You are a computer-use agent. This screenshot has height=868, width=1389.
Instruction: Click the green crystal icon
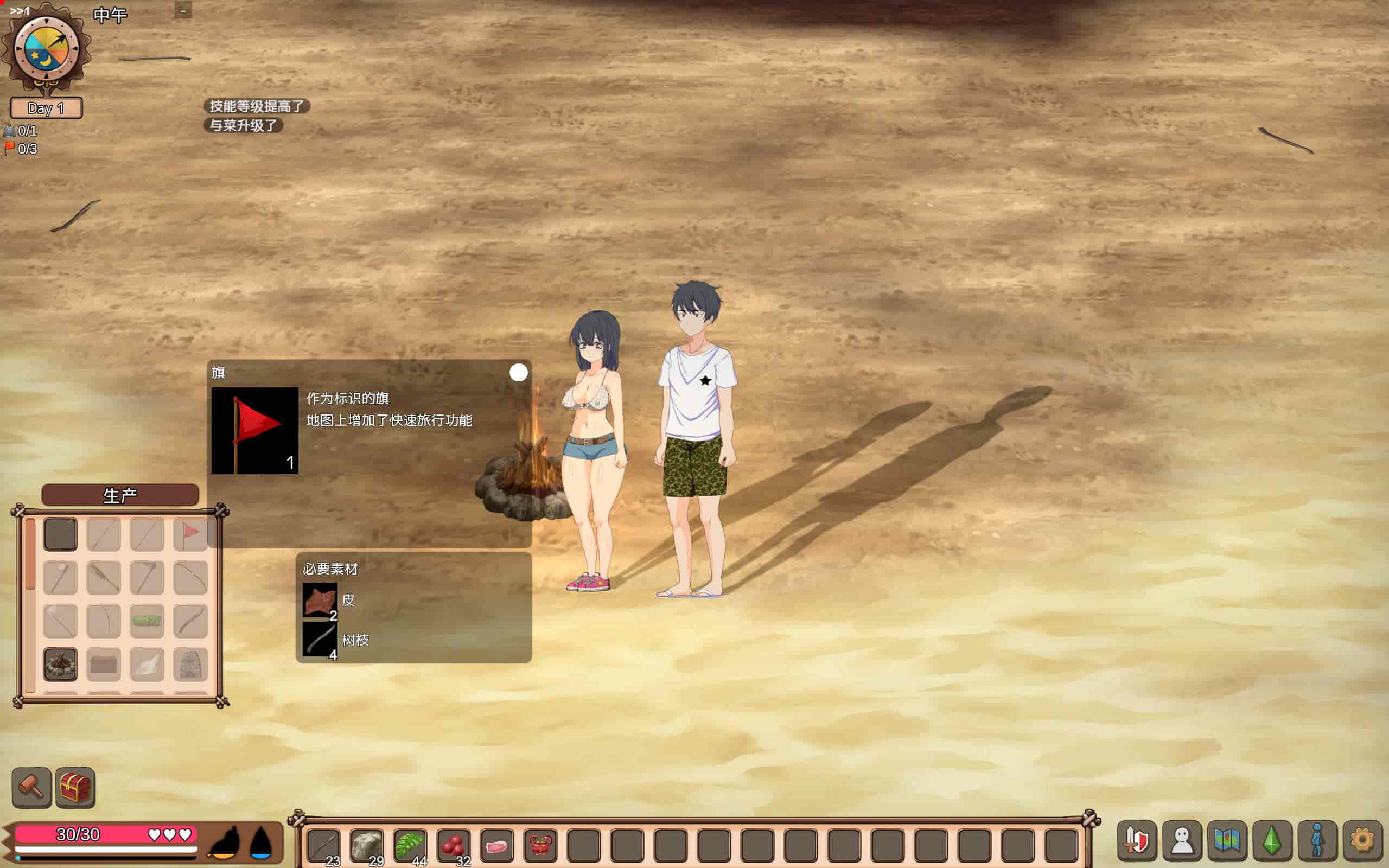[x=1272, y=840]
